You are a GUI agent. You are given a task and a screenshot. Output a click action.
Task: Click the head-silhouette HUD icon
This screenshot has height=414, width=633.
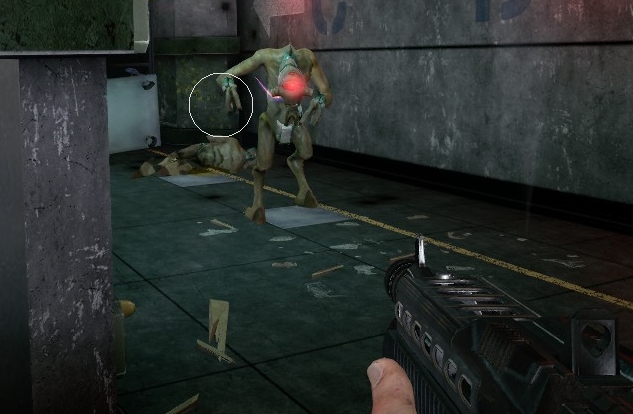[x=597, y=341]
